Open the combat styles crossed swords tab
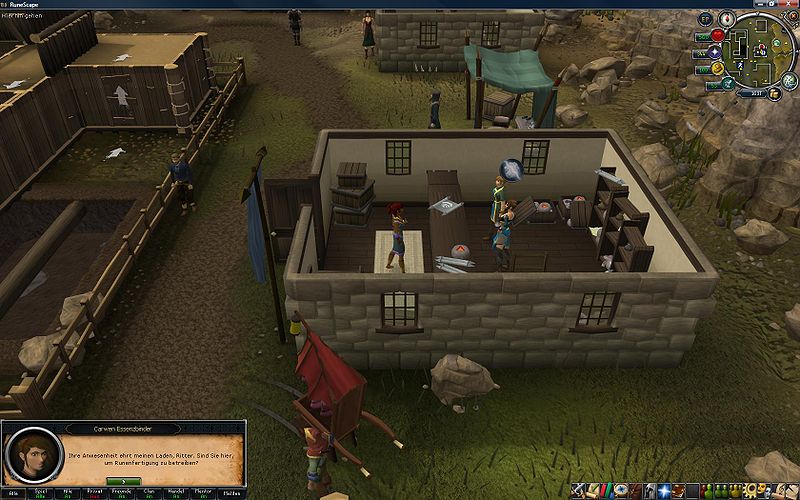The image size is (800, 500). (578, 491)
